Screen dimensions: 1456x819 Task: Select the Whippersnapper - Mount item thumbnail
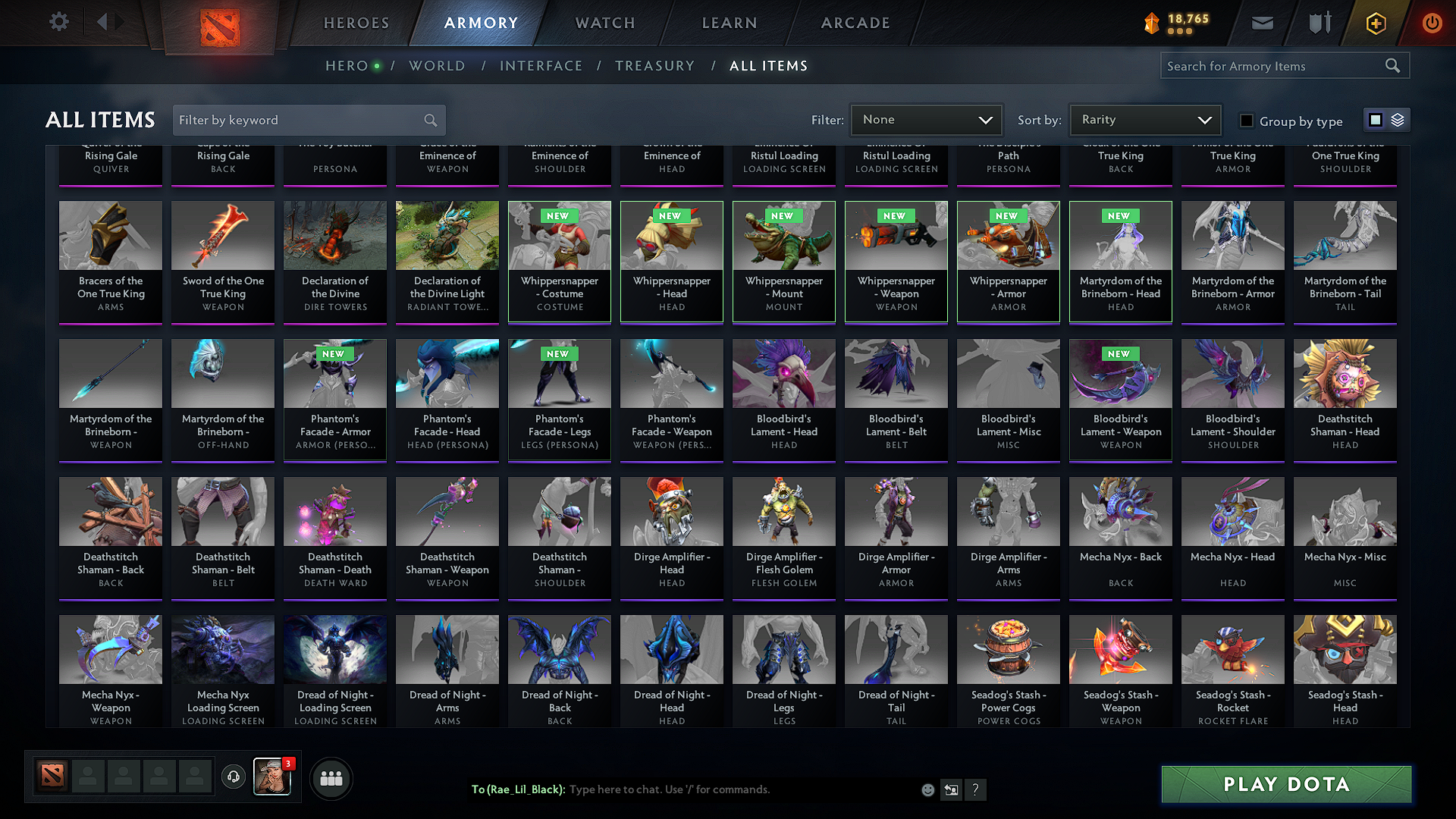(783, 261)
